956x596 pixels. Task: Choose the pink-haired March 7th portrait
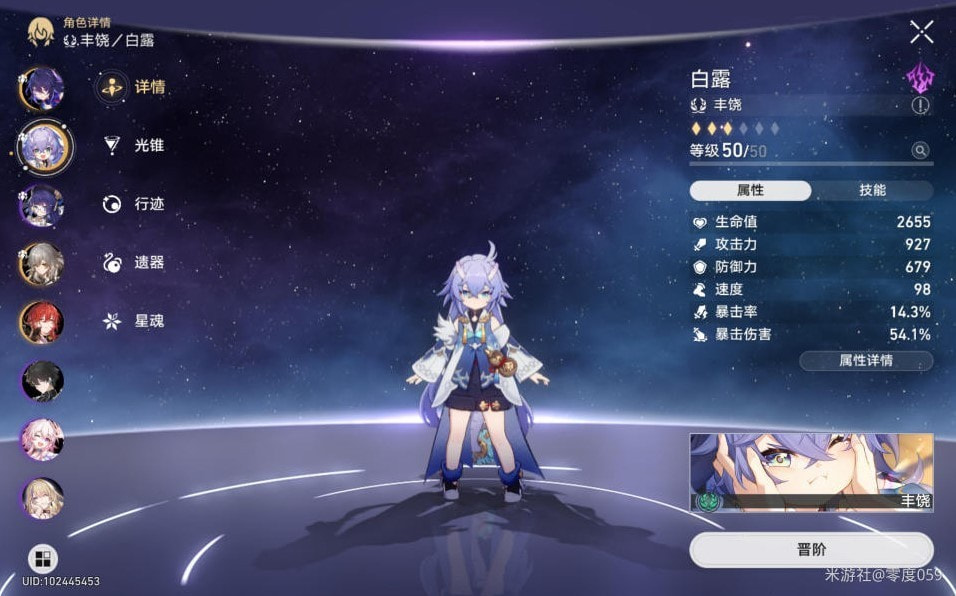click(42, 439)
